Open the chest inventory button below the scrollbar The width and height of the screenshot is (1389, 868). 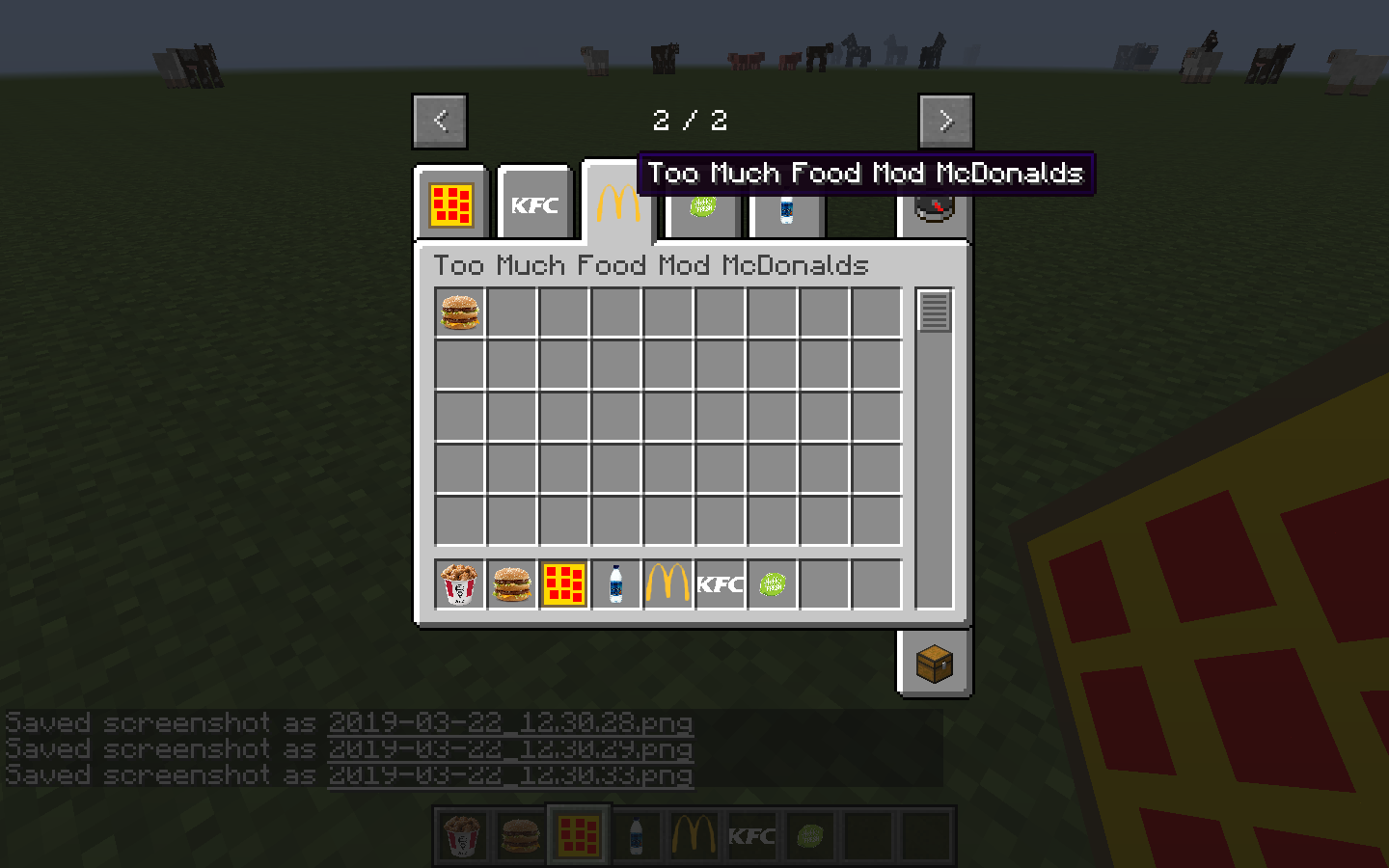[x=934, y=663]
